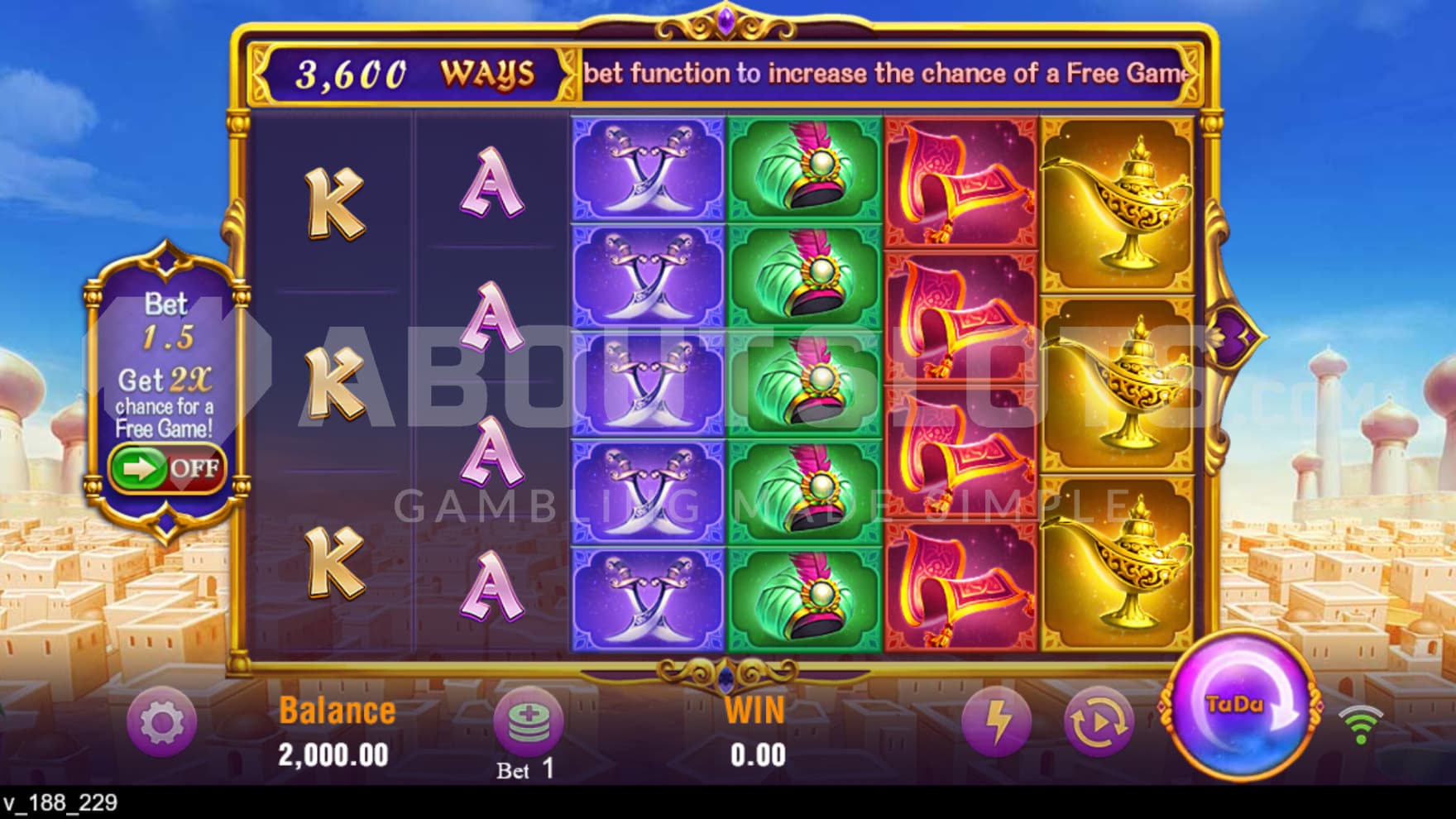Activate the lightning bolt turbo spin
The width and height of the screenshot is (1456, 819).
click(997, 721)
